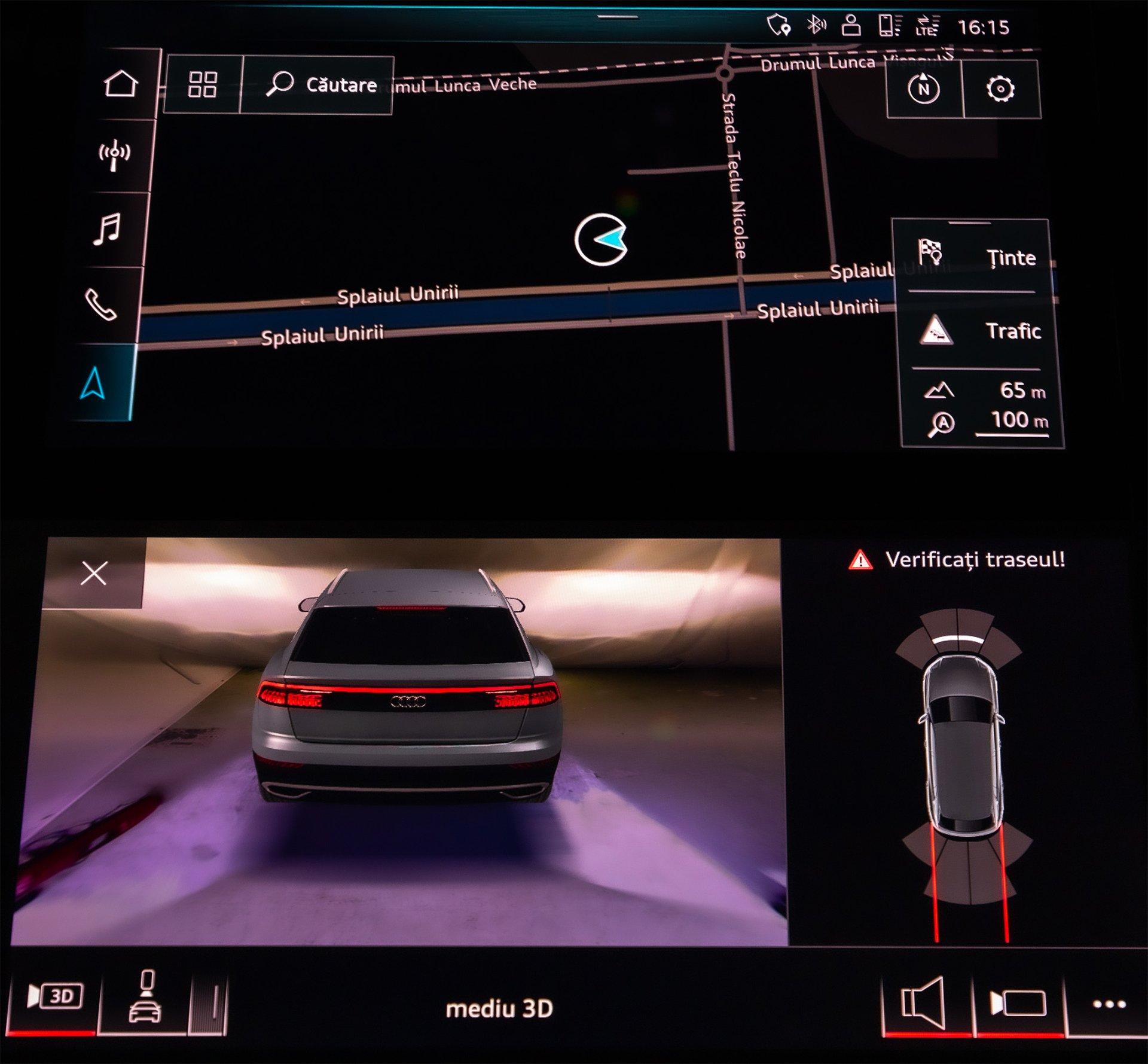Image resolution: width=1148 pixels, height=1064 pixels.
Task: Open map settings gear
Action: click(1000, 90)
